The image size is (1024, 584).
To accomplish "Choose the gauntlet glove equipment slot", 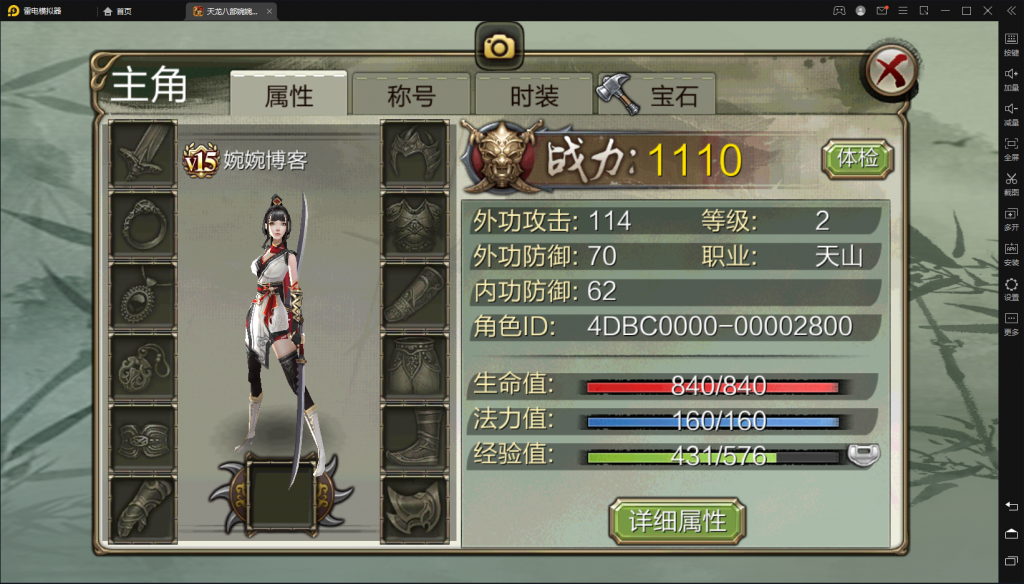I will [142, 510].
